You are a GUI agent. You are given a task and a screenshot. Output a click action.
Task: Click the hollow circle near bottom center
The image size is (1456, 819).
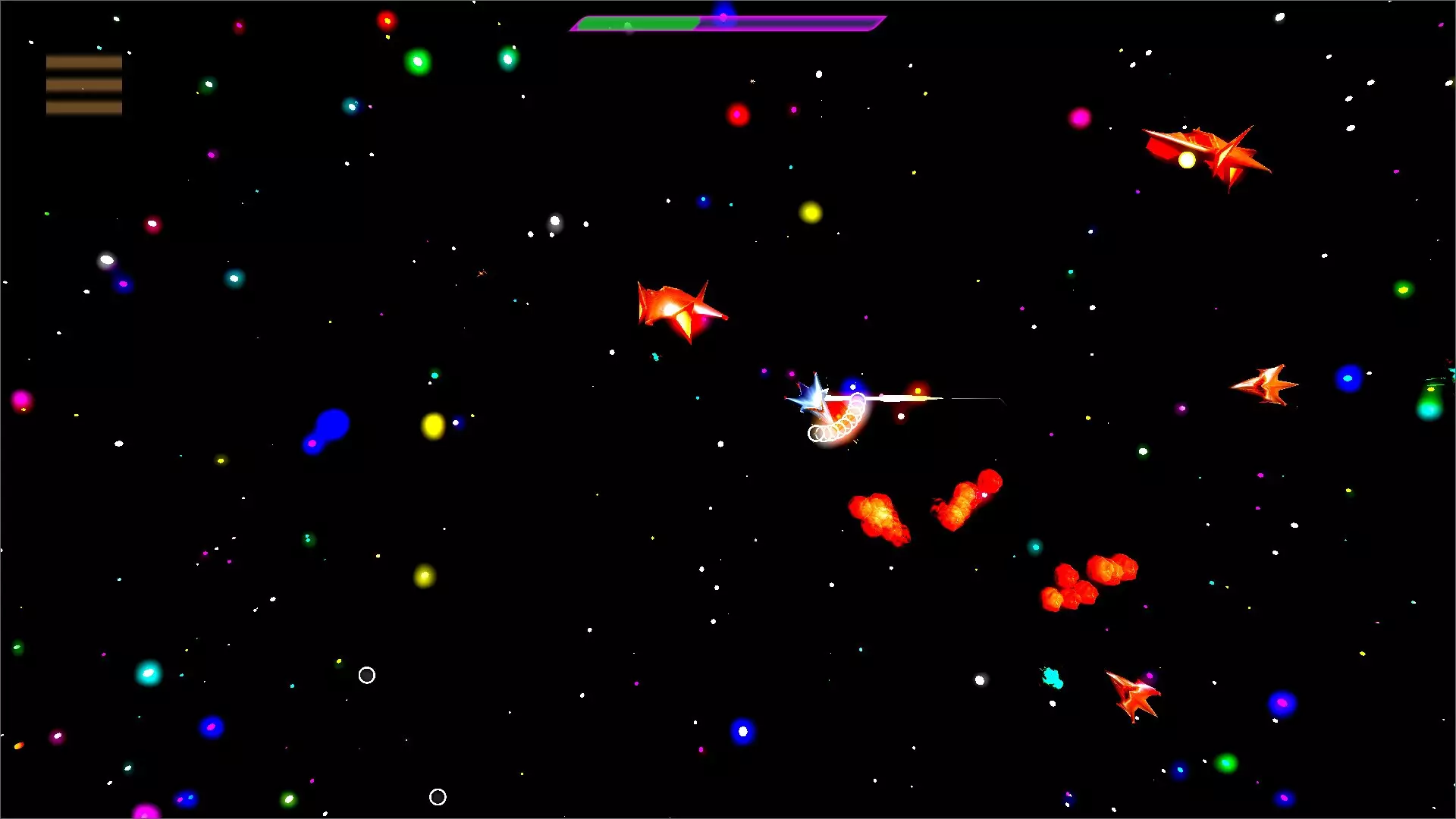tap(438, 797)
